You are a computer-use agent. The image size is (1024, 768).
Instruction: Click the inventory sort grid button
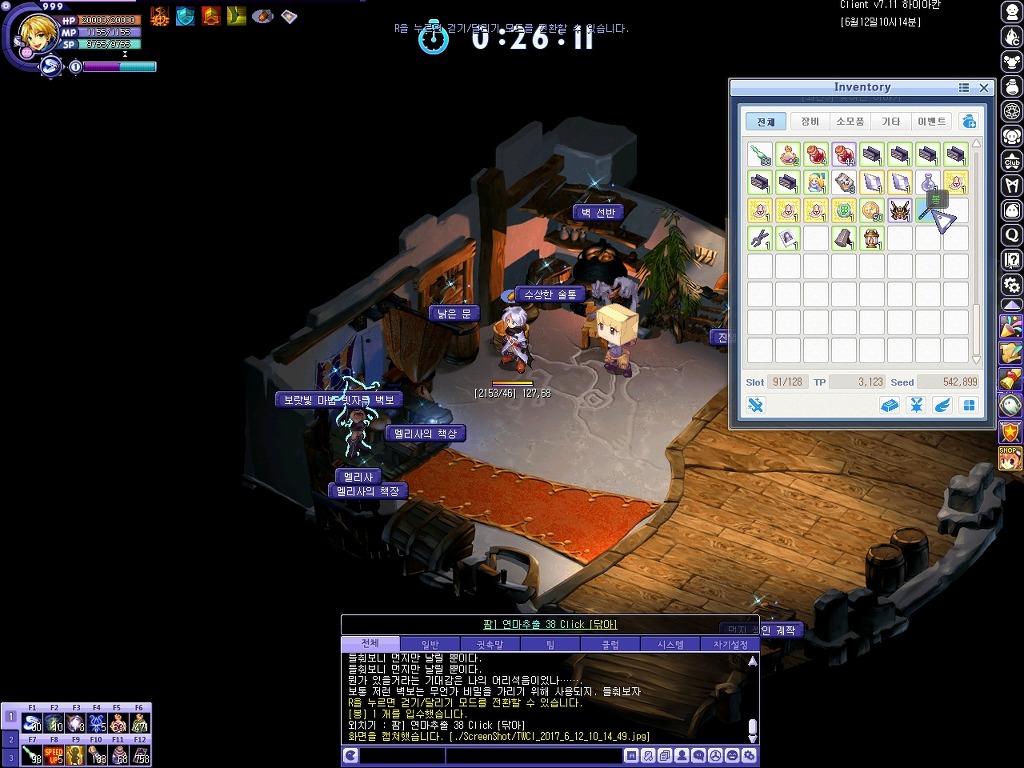(968, 405)
